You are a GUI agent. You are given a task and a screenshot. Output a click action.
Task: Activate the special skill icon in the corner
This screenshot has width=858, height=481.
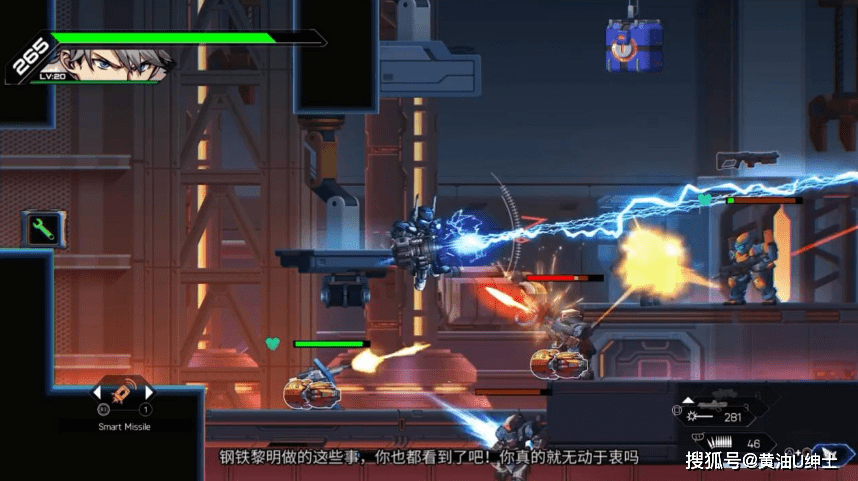point(832,453)
